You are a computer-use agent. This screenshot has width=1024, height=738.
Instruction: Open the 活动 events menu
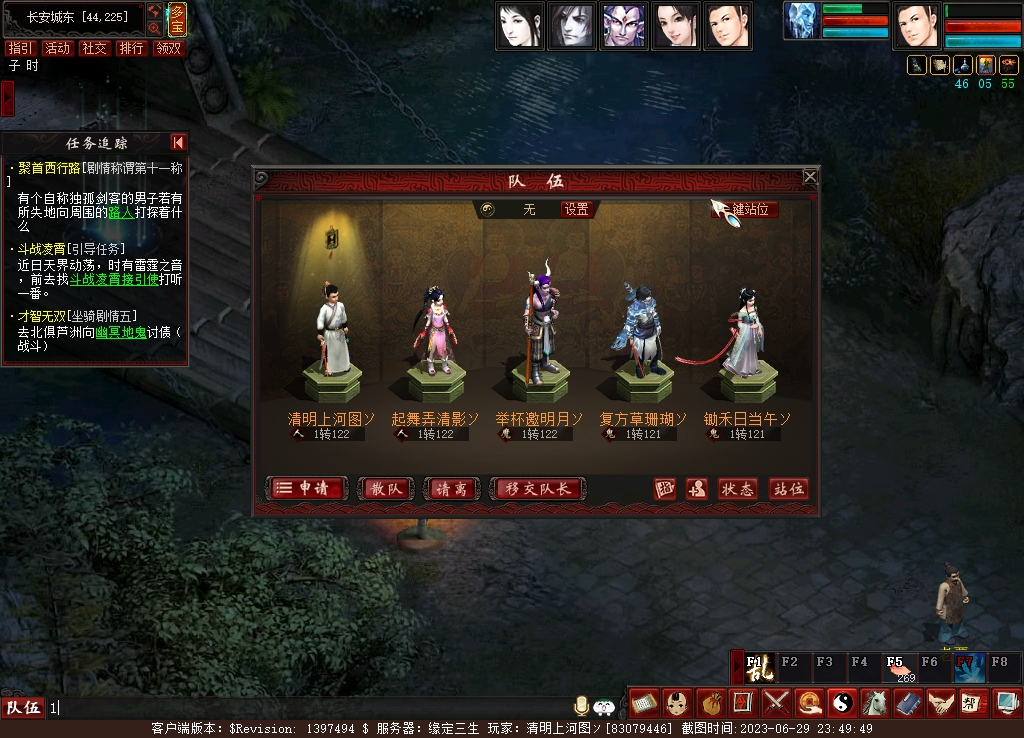coord(57,48)
